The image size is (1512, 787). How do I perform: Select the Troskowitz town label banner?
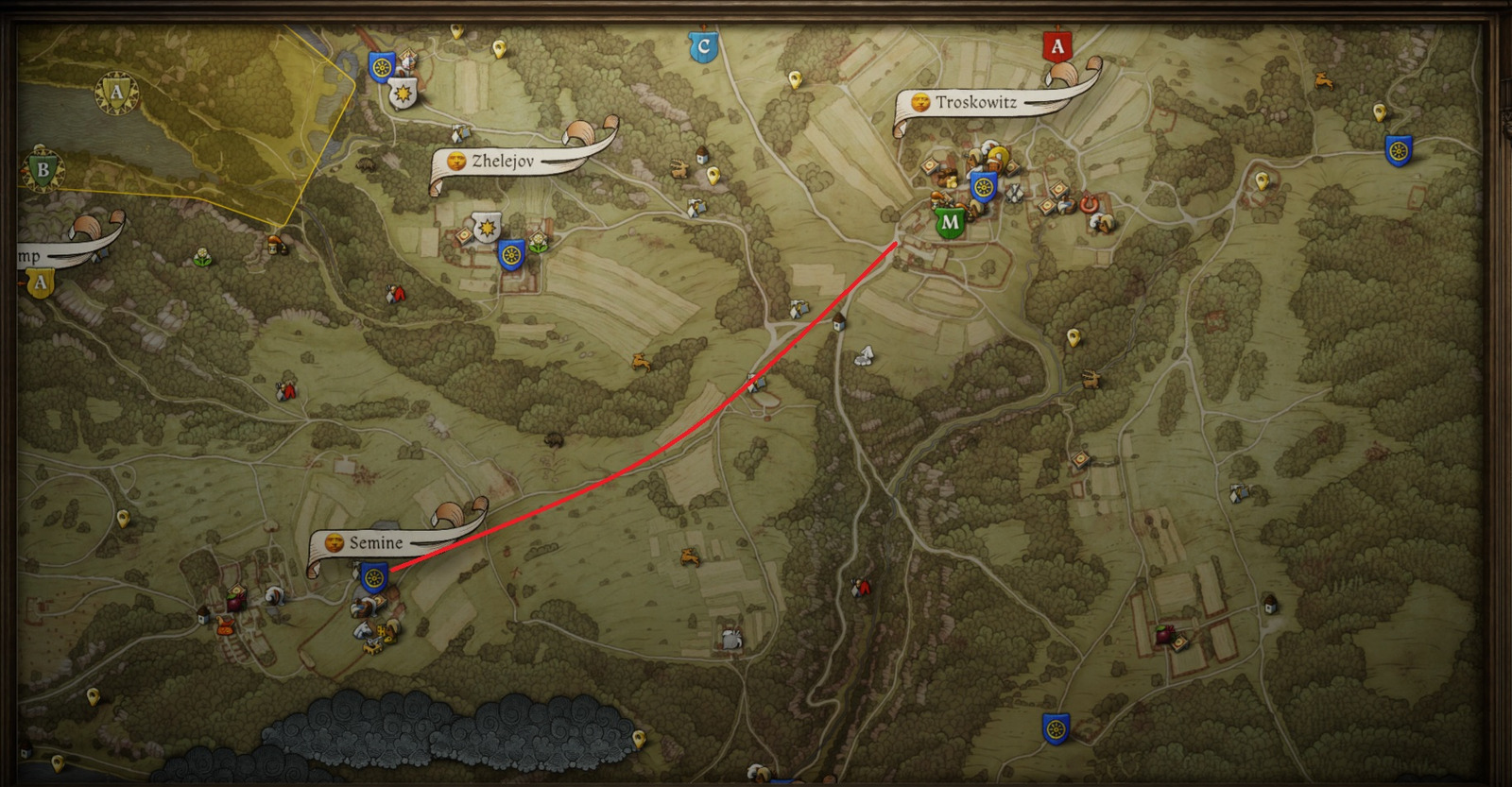(975, 102)
